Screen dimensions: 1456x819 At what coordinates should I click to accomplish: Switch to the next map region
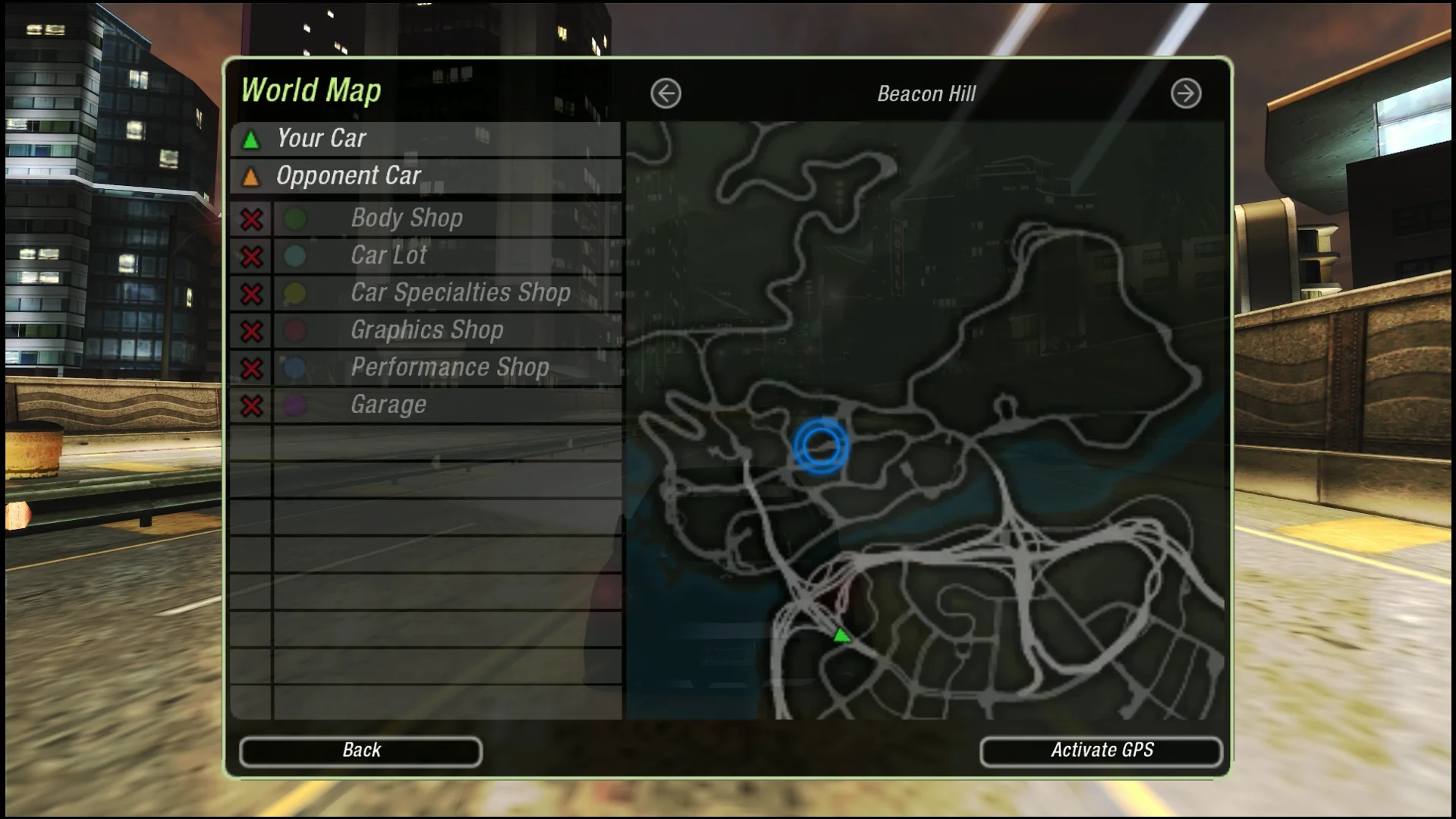click(x=1185, y=94)
